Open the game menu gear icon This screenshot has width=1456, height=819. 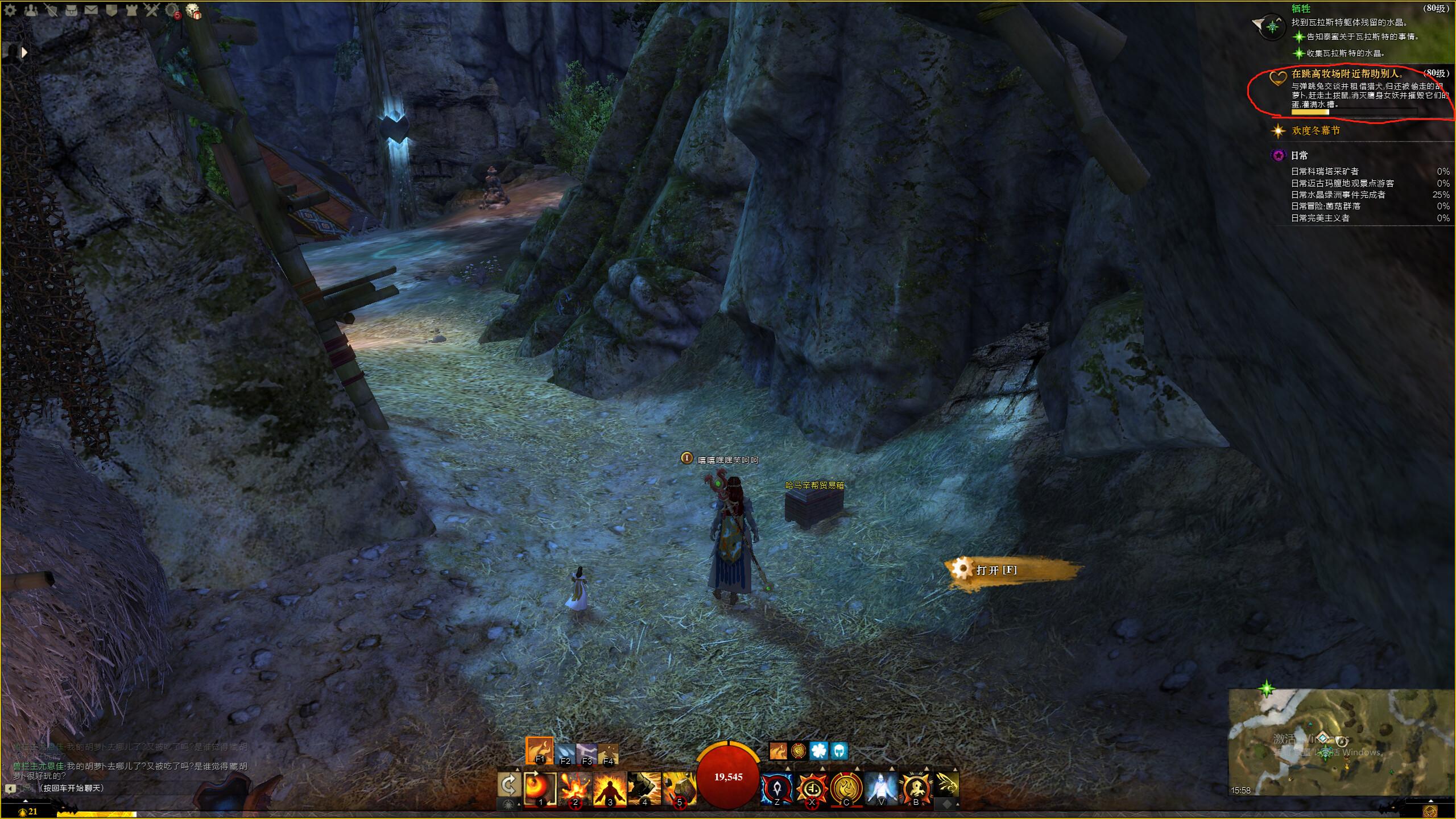point(10,10)
